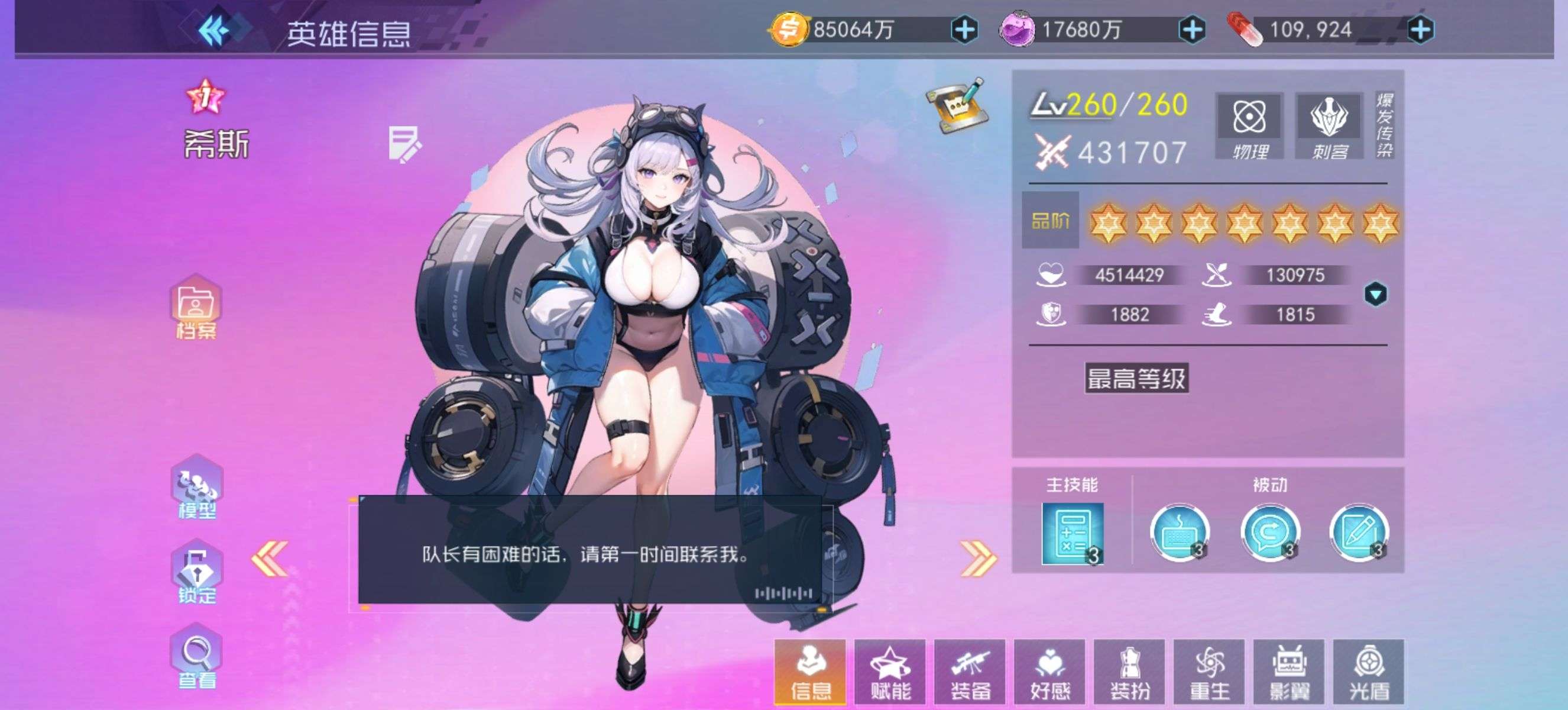Open the 档案 archive folder
1568x710 pixels.
(196, 308)
